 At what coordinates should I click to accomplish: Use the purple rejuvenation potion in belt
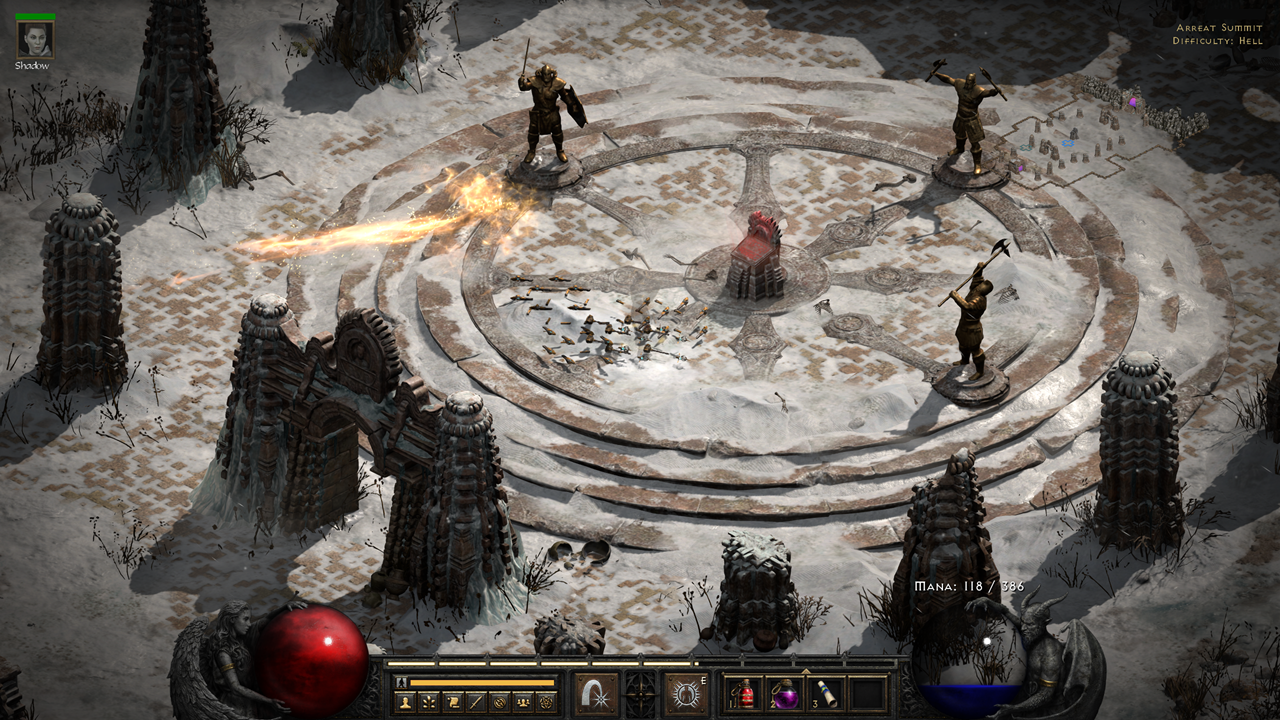point(785,693)
